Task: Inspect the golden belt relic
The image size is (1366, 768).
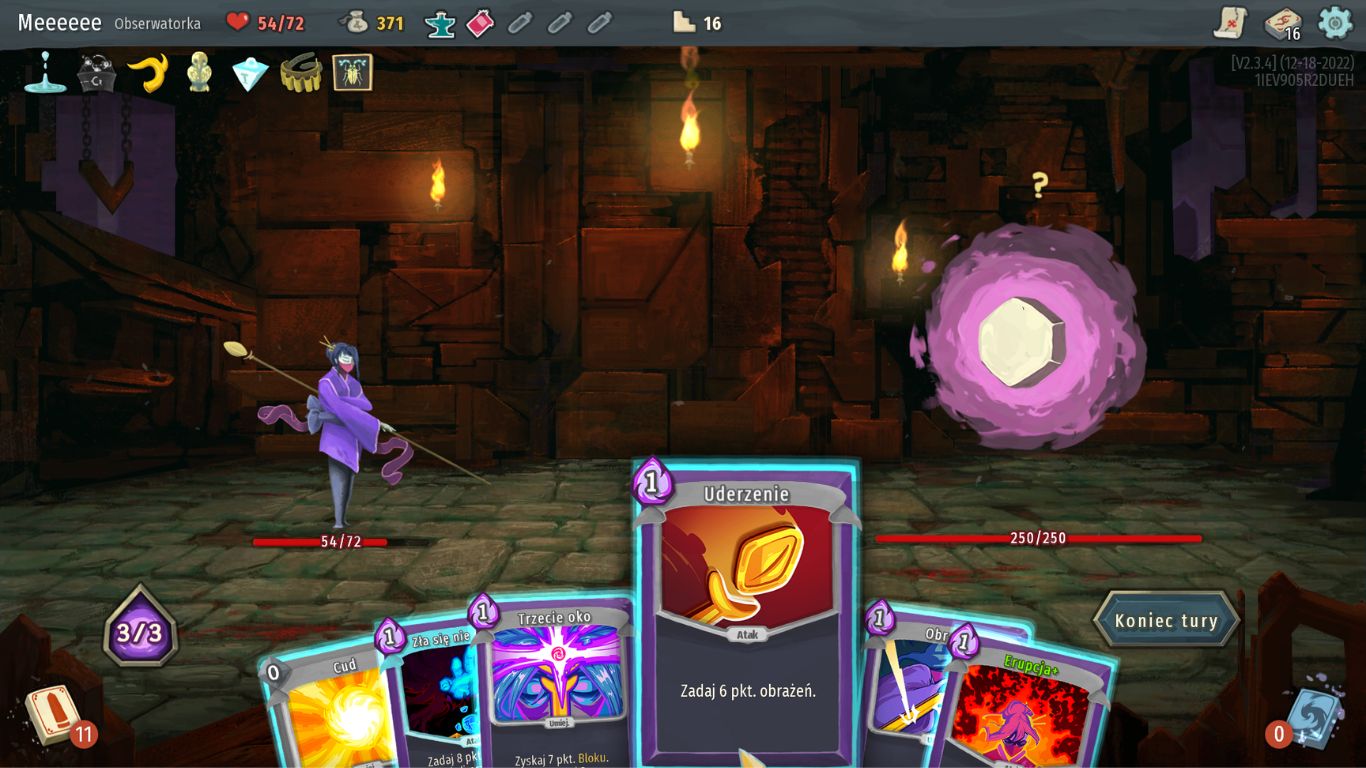Action: pyautogui.click(x=300, y=73)
